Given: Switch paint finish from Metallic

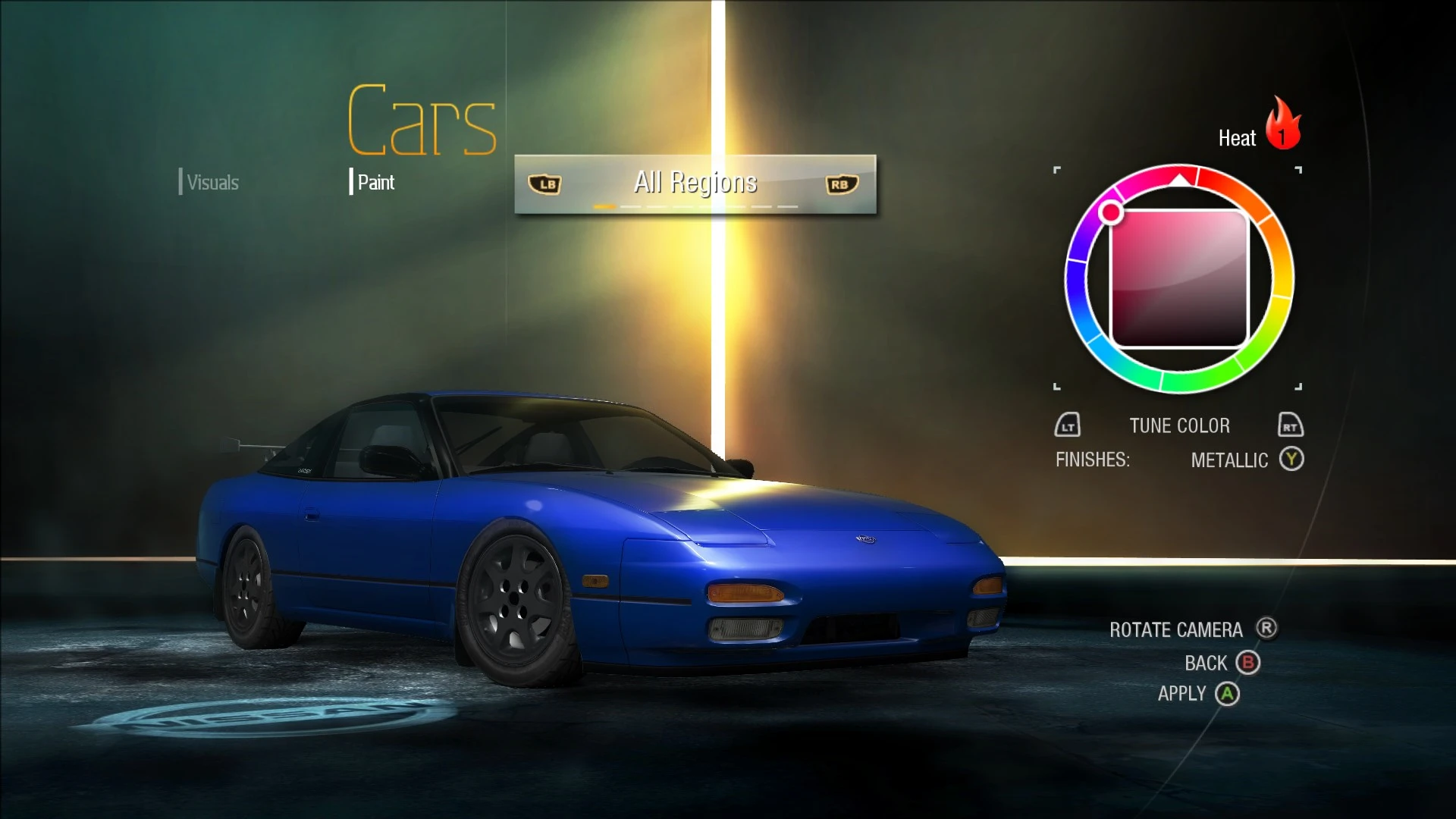Looking at the screenshot, I should [1230, 460].
